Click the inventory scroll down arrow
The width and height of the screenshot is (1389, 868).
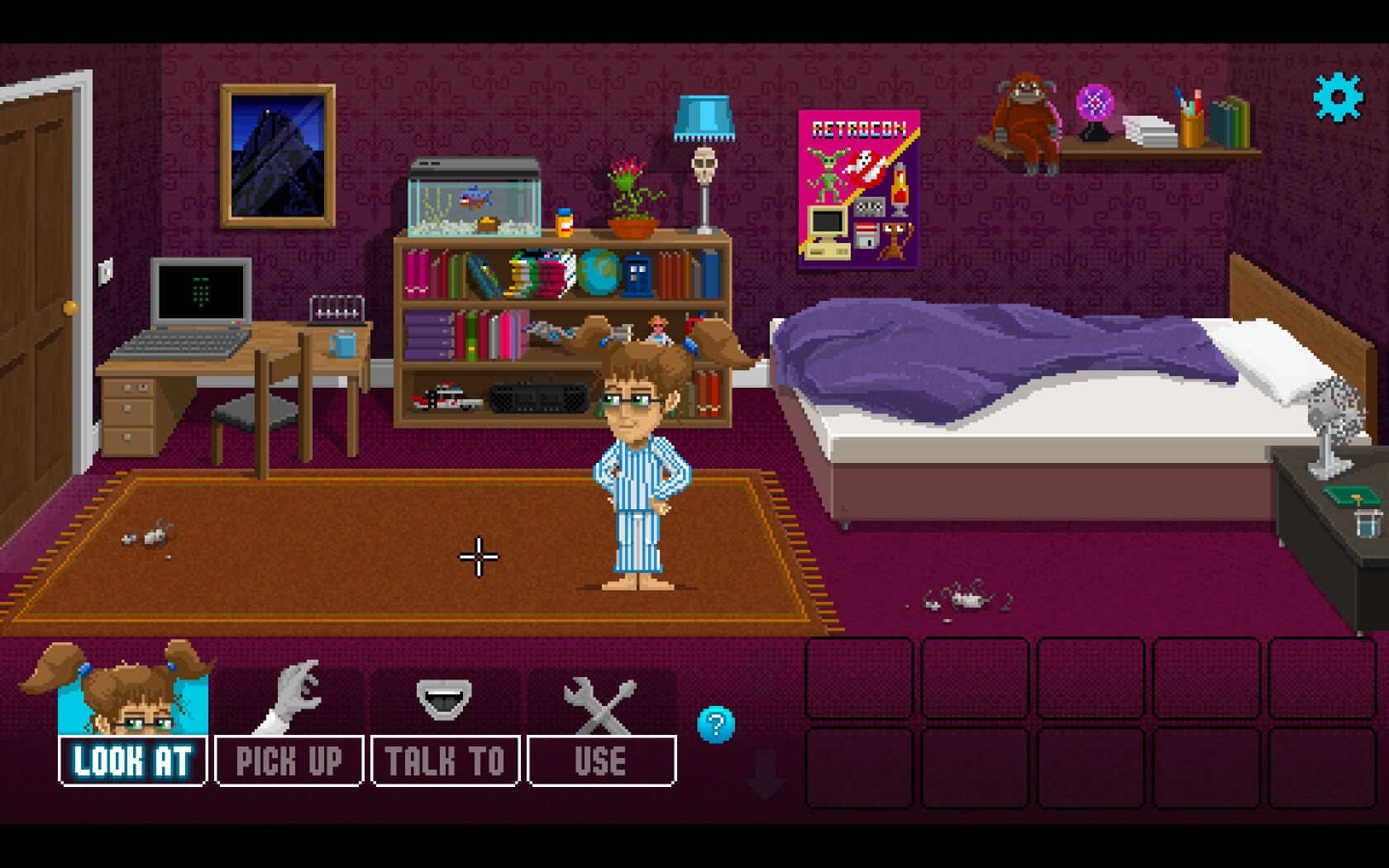click(x=766, y=775)
